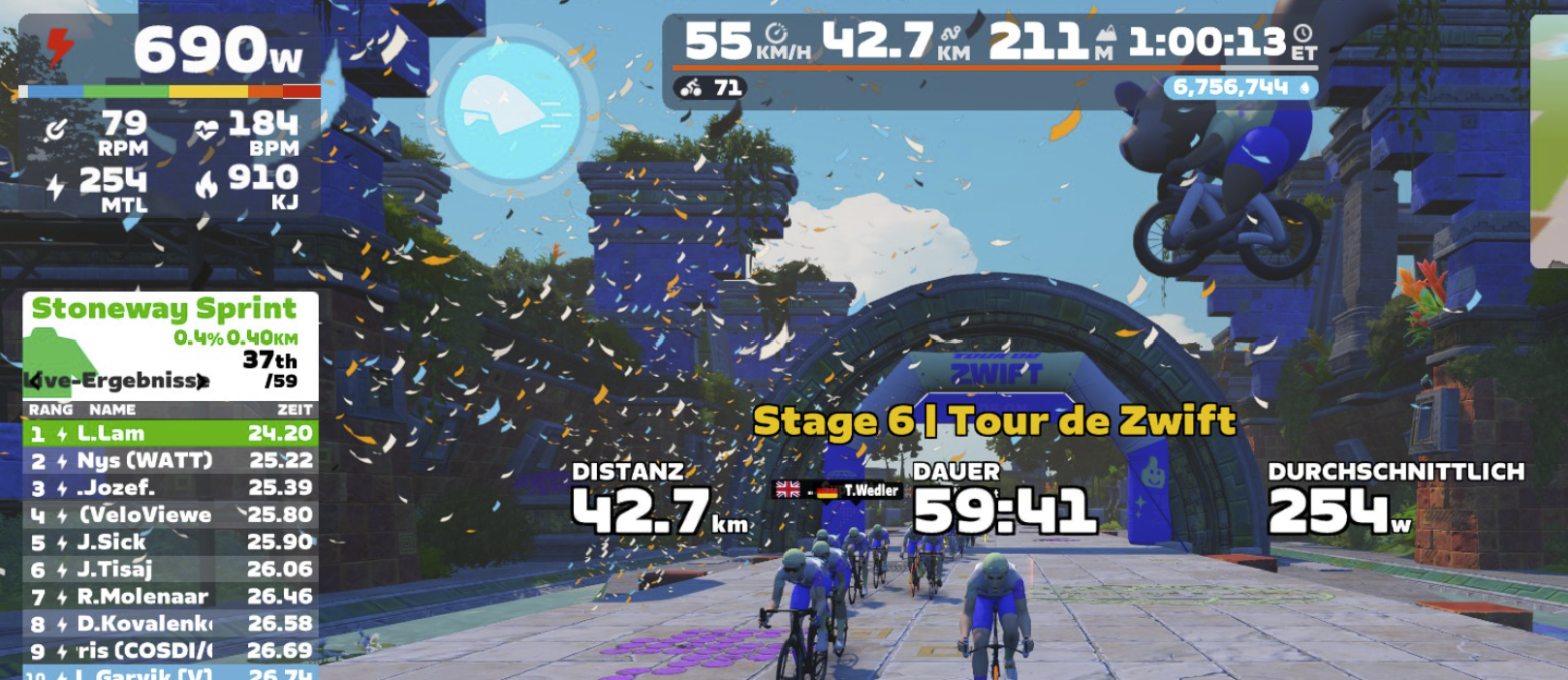
Task: Show next results with the right arrow
Action: [202, 381]
